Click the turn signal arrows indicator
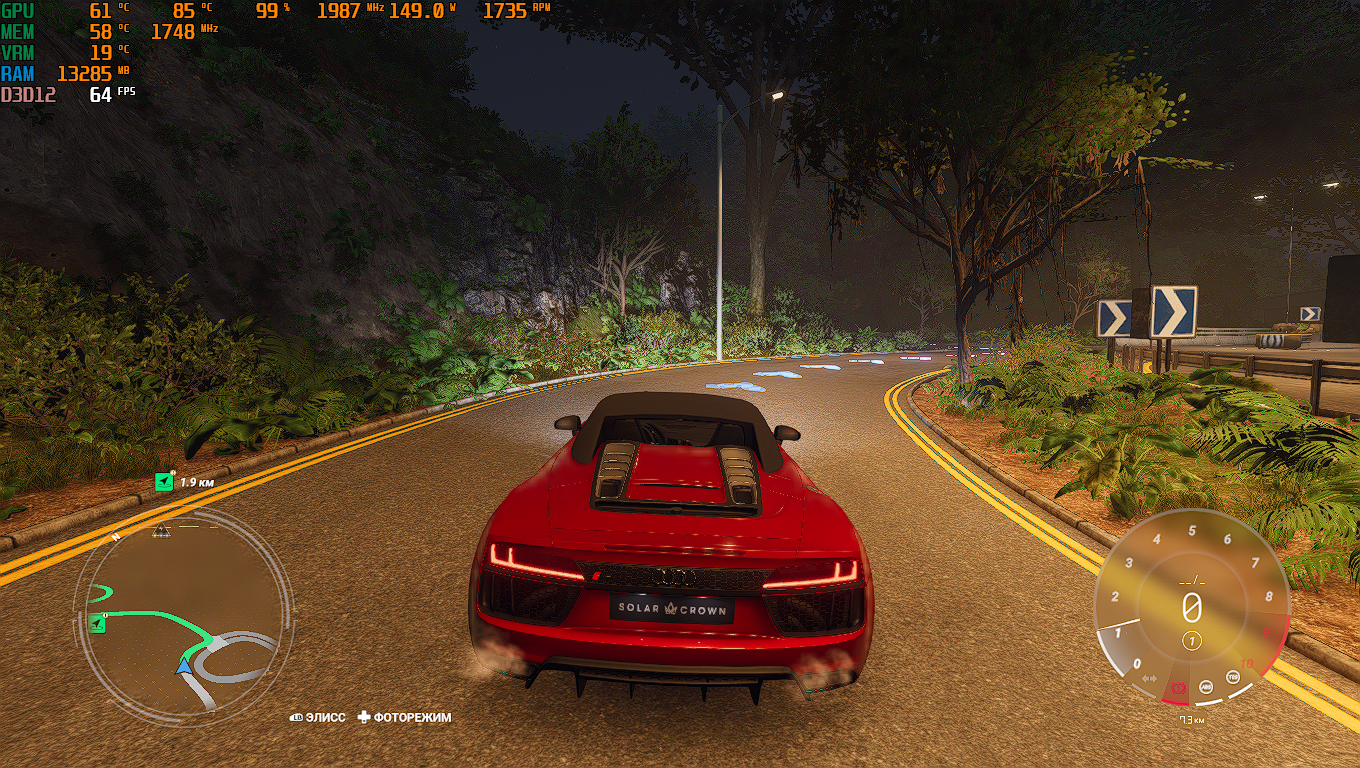Image resolution: width=1360 pixels, height=768 pixels. coord(1149,679)
